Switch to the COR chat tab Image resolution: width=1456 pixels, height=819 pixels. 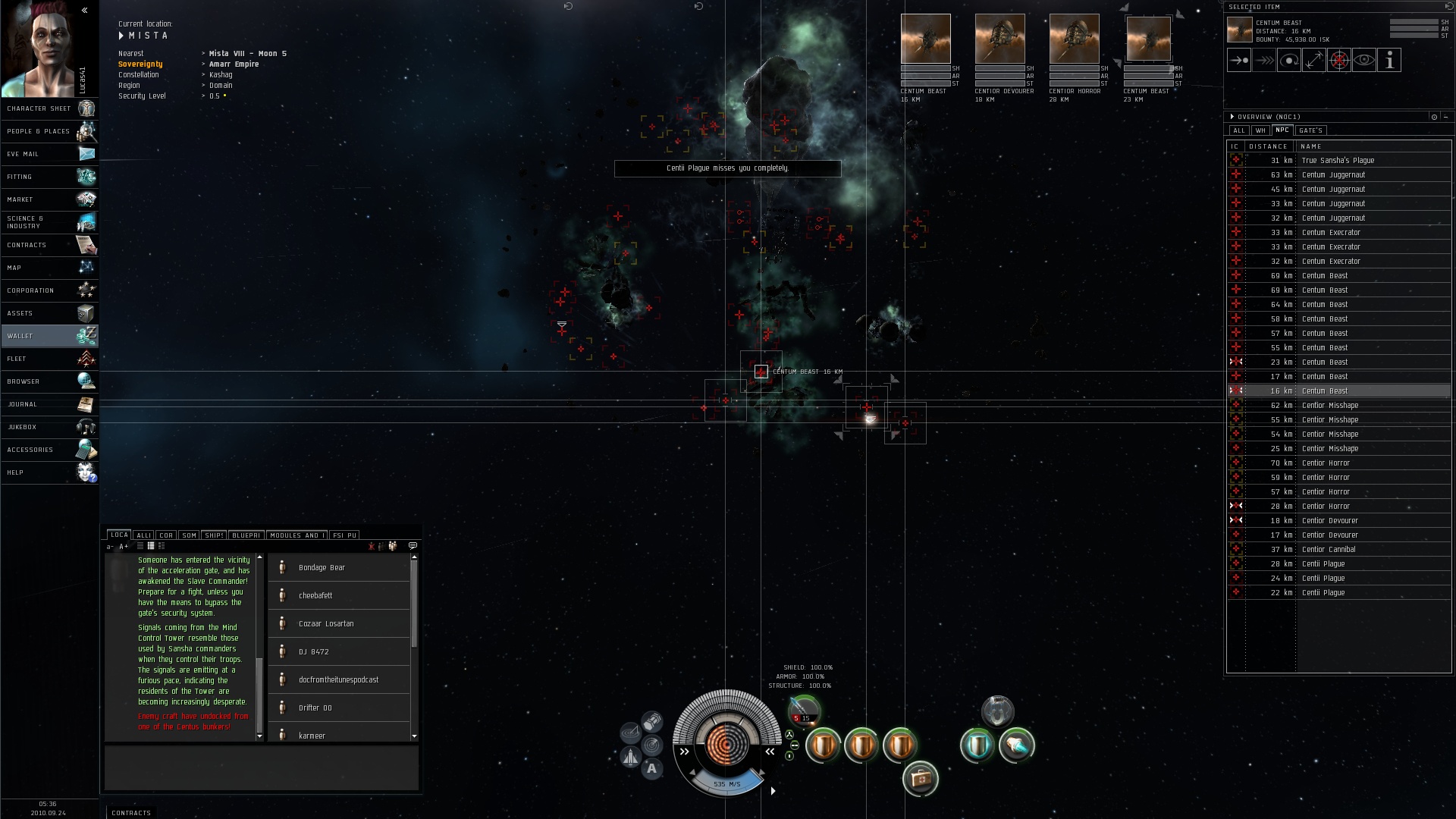[x=166, y=535]
